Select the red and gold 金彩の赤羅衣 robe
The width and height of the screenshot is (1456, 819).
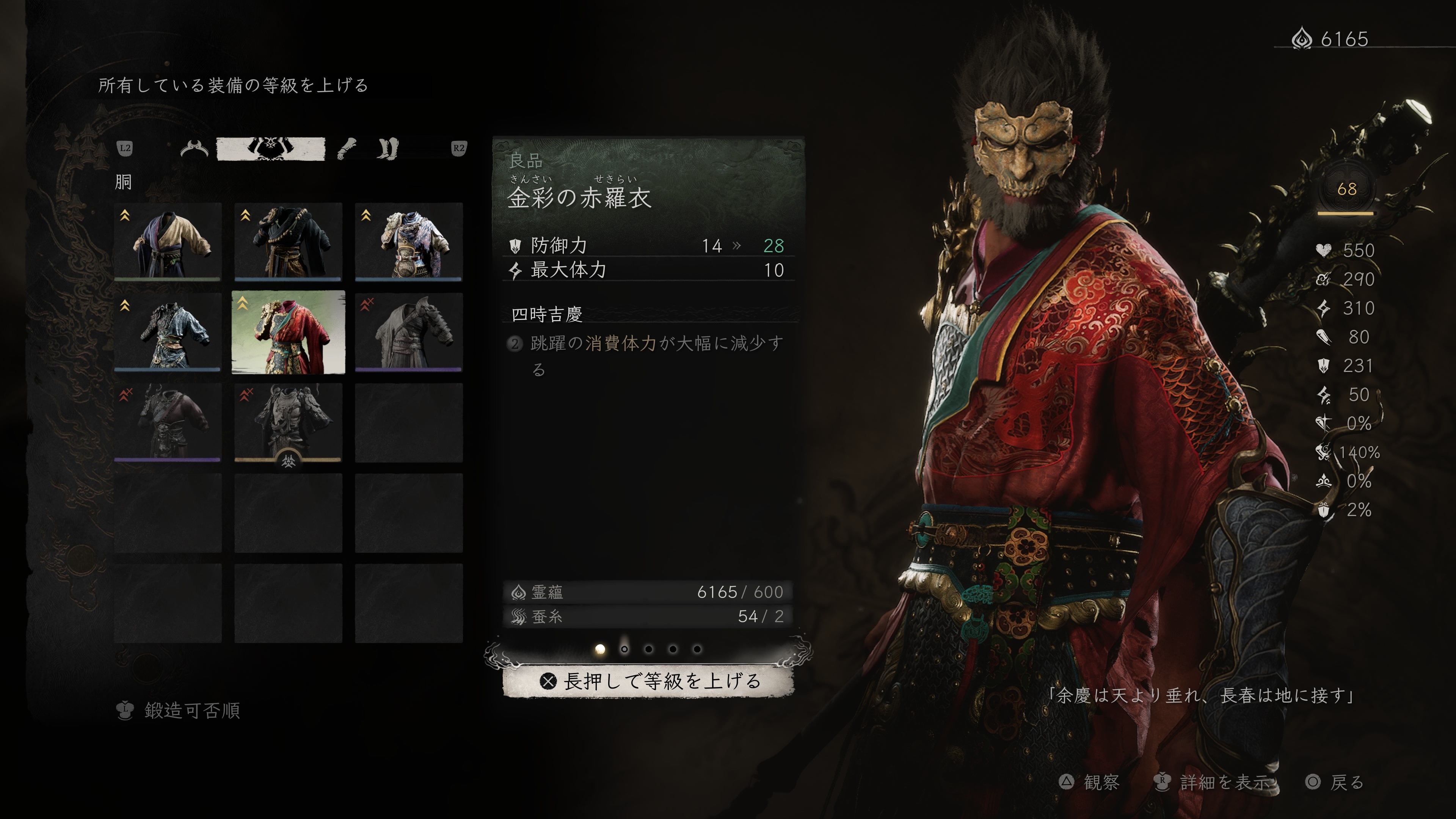[288, 333]
